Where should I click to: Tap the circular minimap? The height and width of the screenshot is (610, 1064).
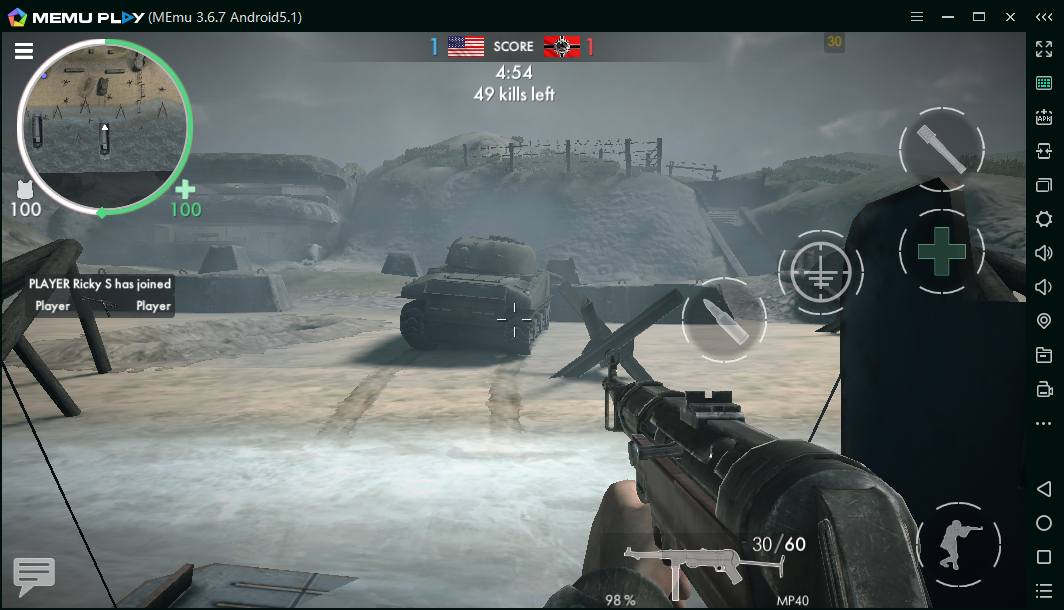point(104,125)
